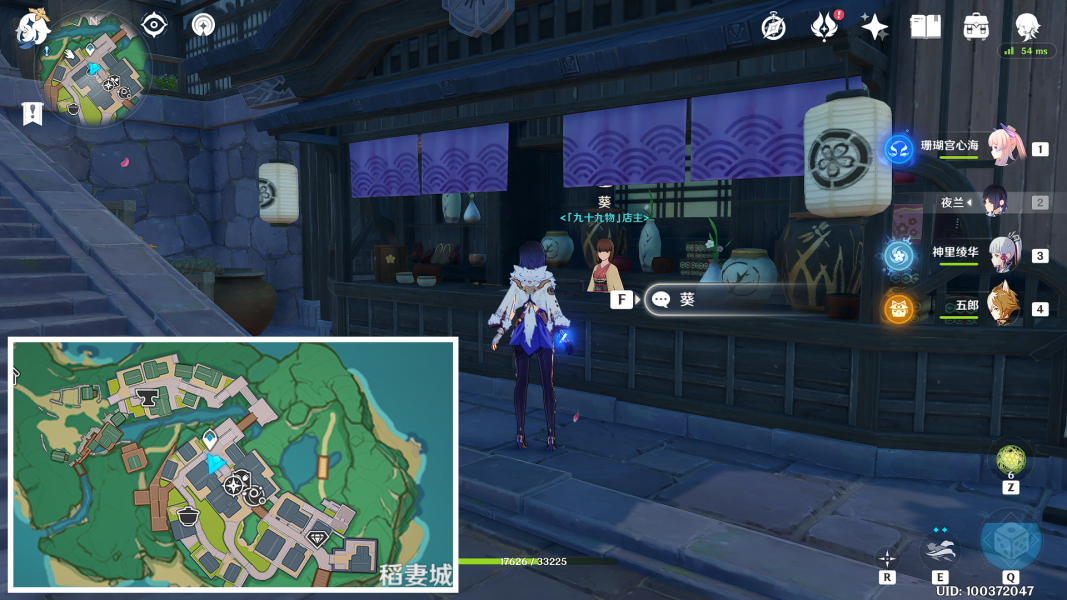Image resolution: width=1067 pixels, height=600 pixels.
Task: Open the wish star icon
Action: click(874, 27)
